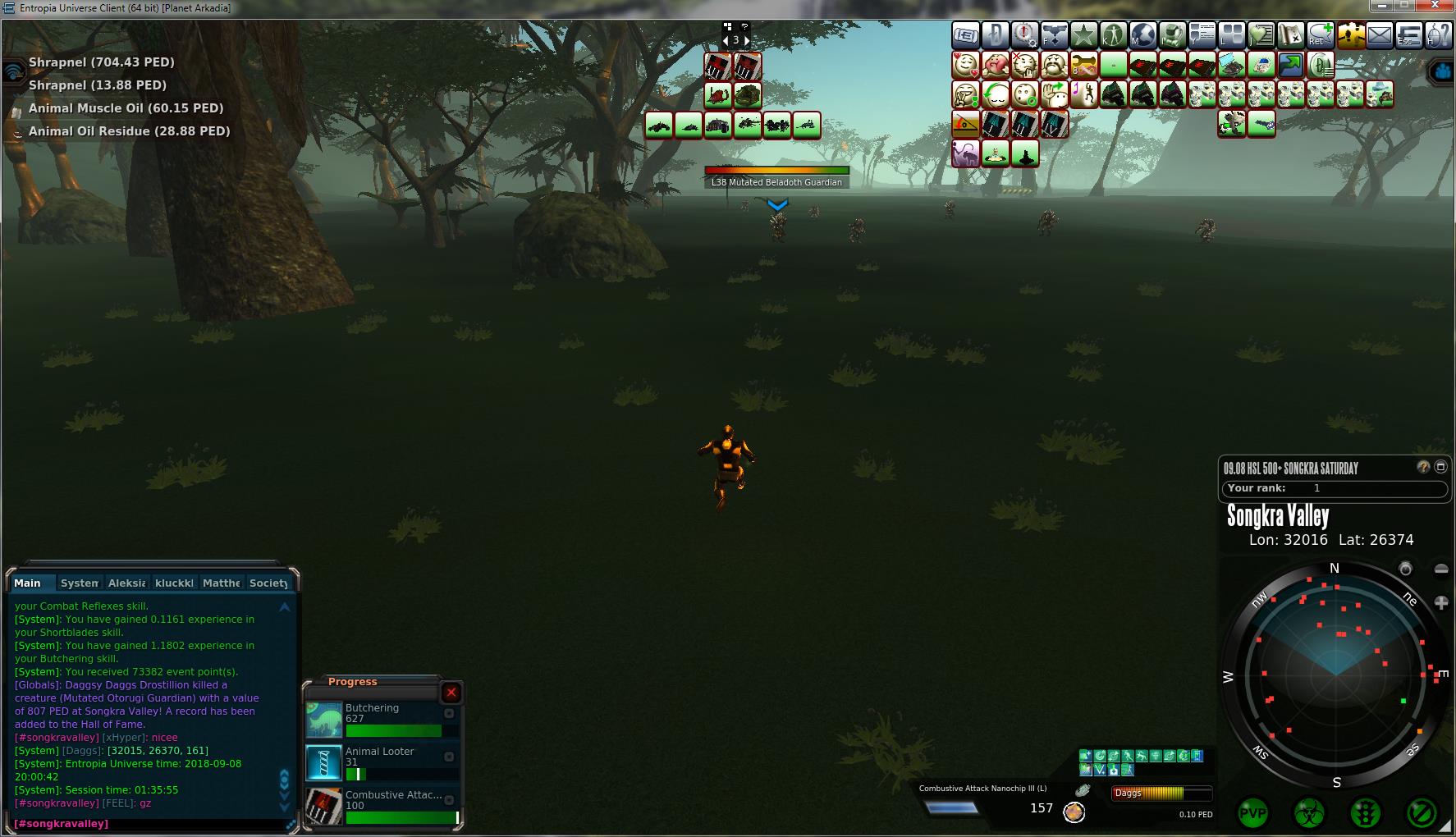
Task: Click the biohazard toxic zone icon
Action: click(1309, 814)
